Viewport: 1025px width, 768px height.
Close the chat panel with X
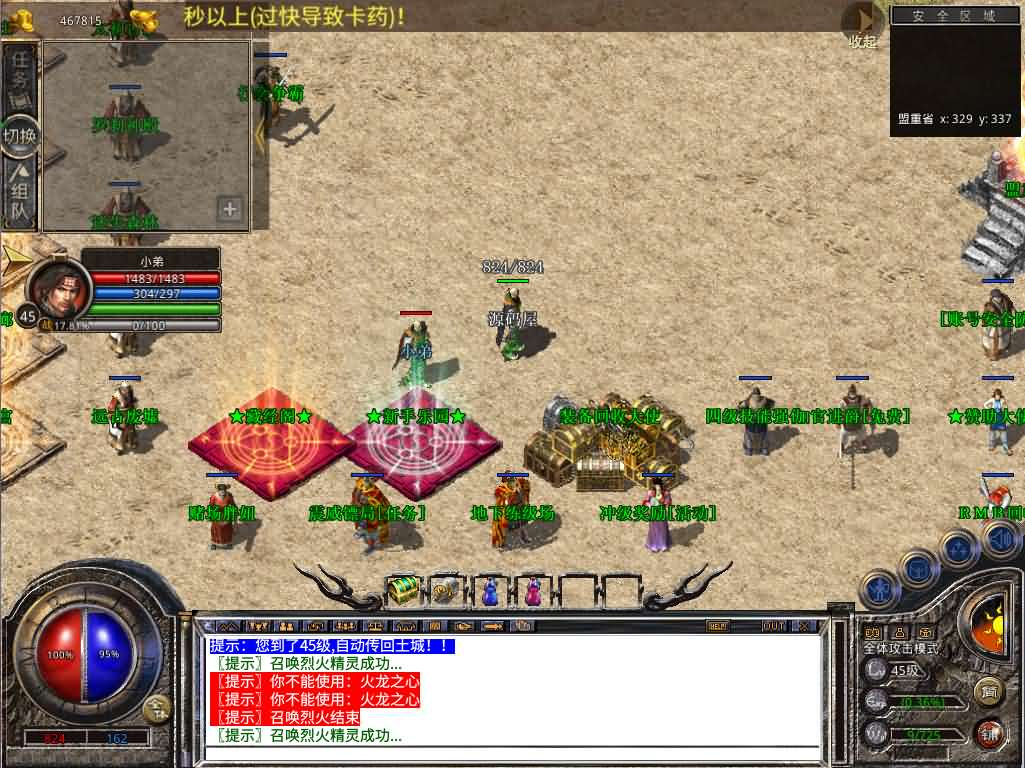click(x=804, y=626)
